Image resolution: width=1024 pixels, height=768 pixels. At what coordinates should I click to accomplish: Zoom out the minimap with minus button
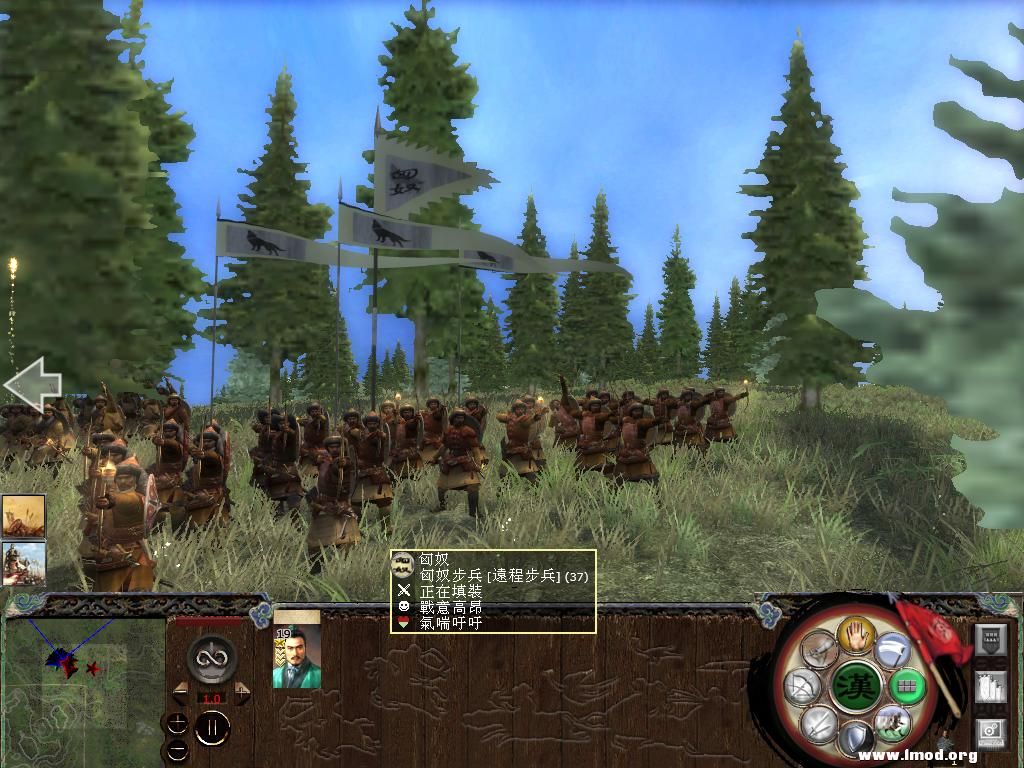177,748
